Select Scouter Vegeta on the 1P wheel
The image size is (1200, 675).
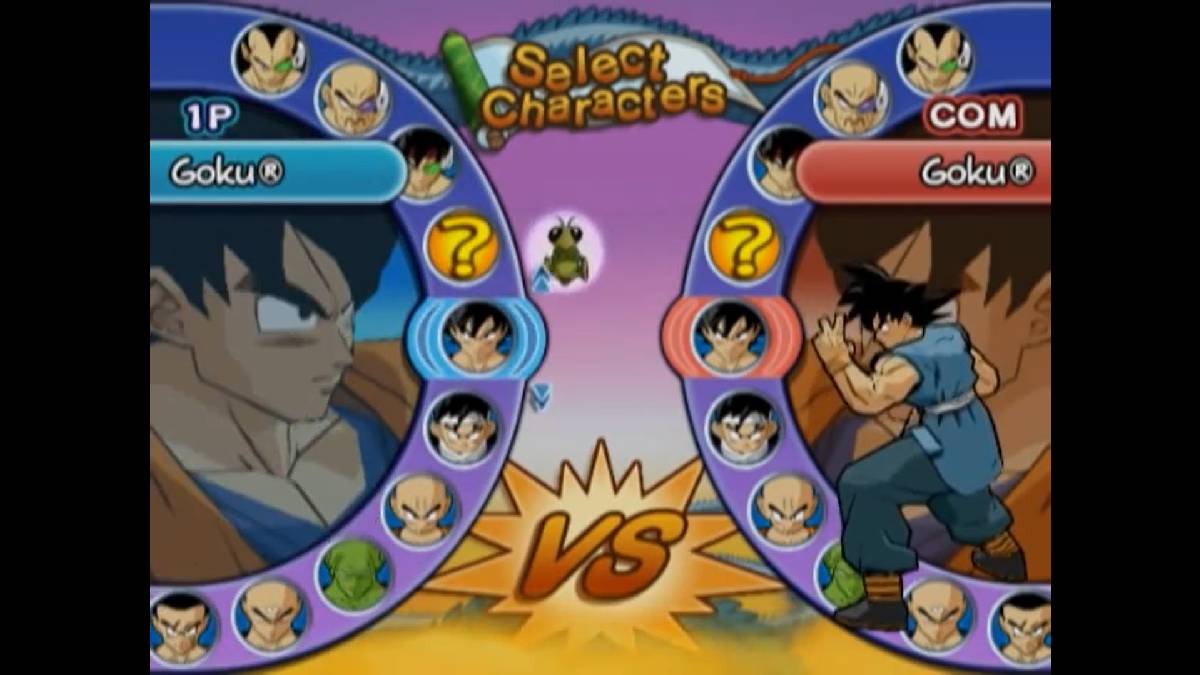point(270,59)
